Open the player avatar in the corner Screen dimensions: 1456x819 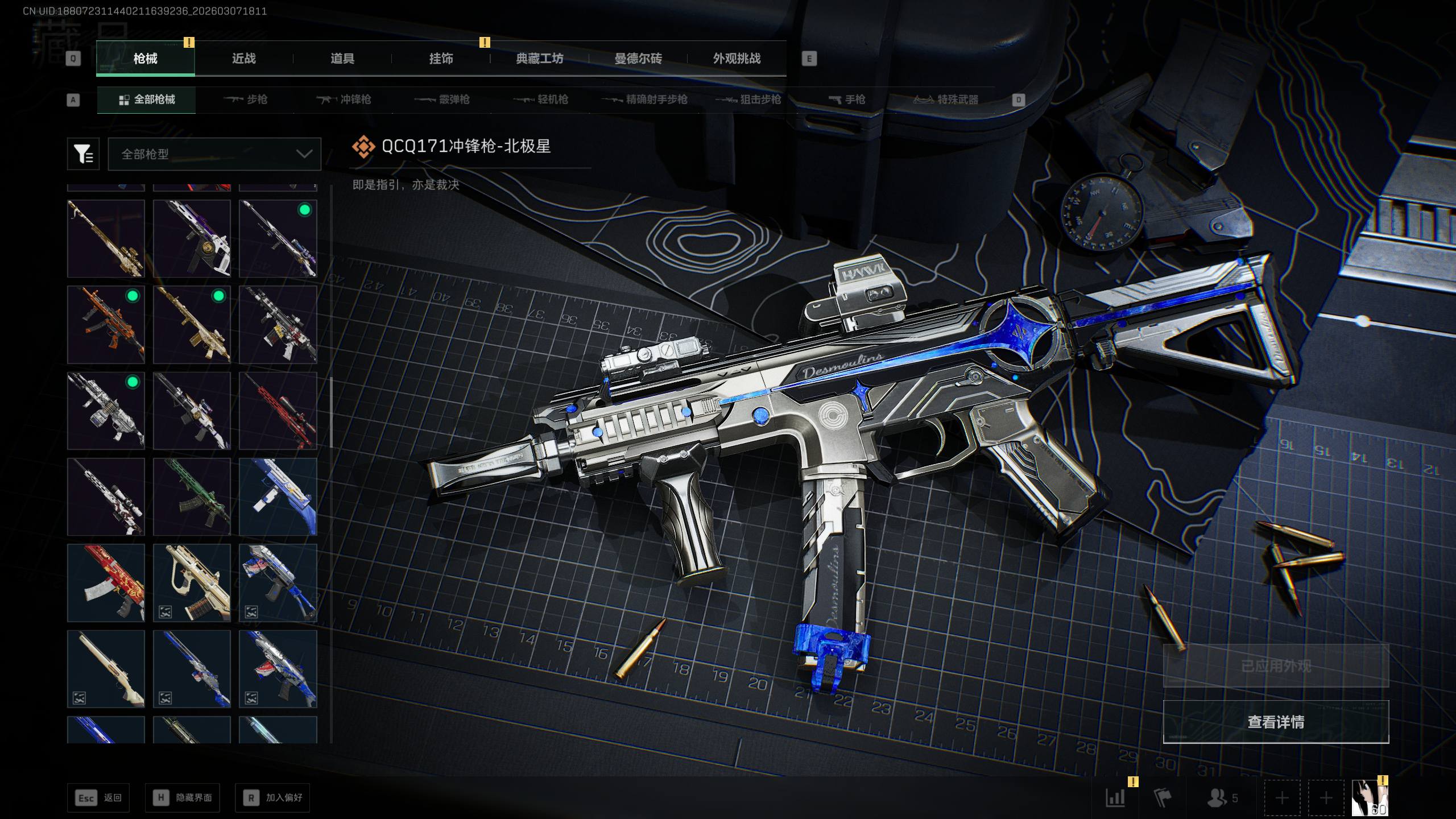(x=1370, y=798)
